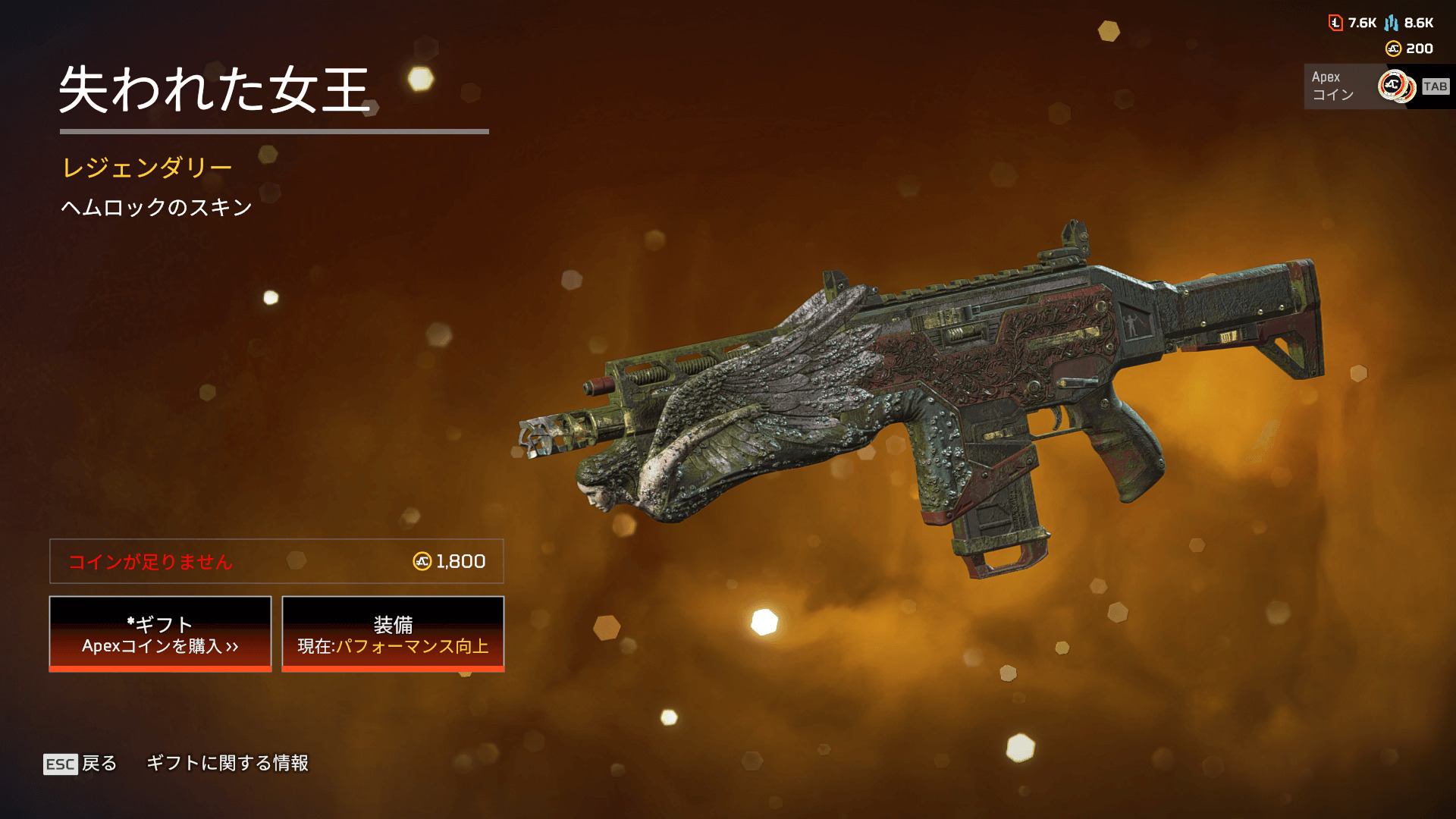
Task: Go back with the 戻る button
Action: 80,764
